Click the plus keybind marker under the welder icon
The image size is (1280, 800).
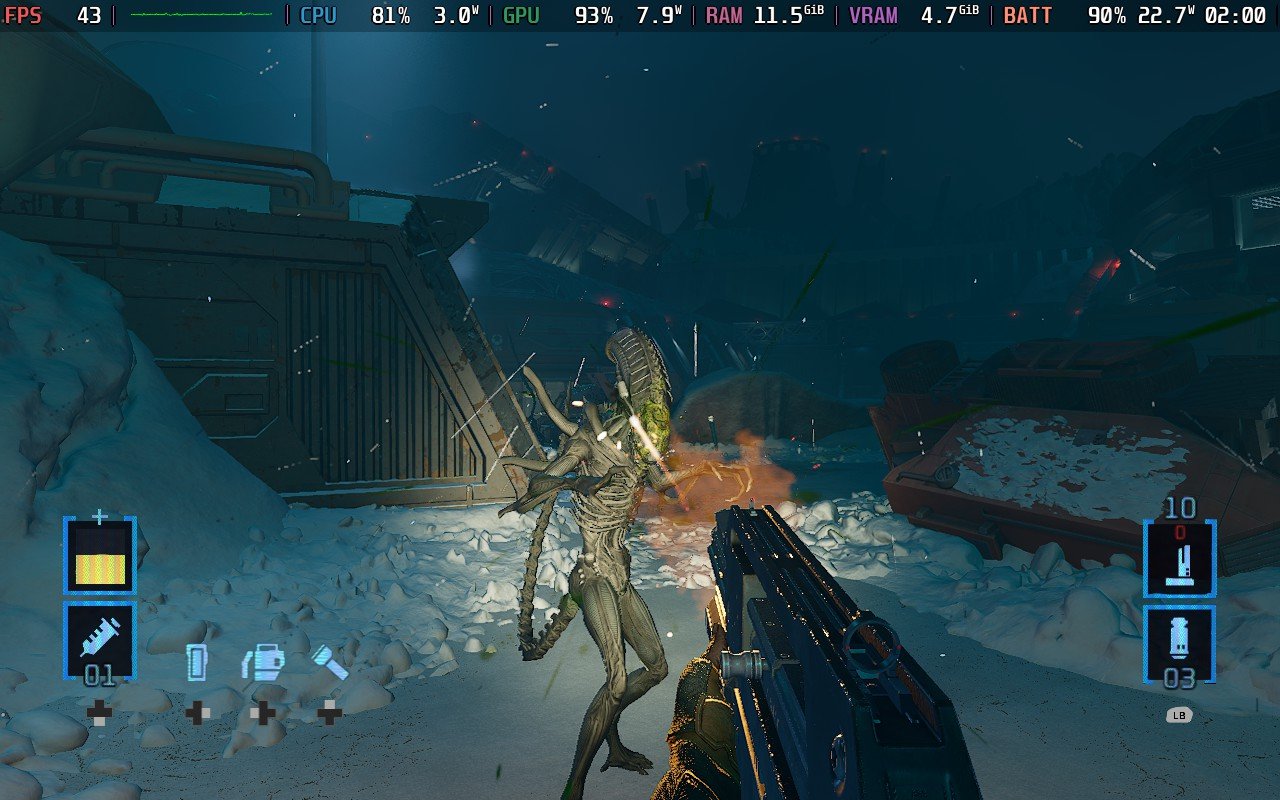coord(262,712)
